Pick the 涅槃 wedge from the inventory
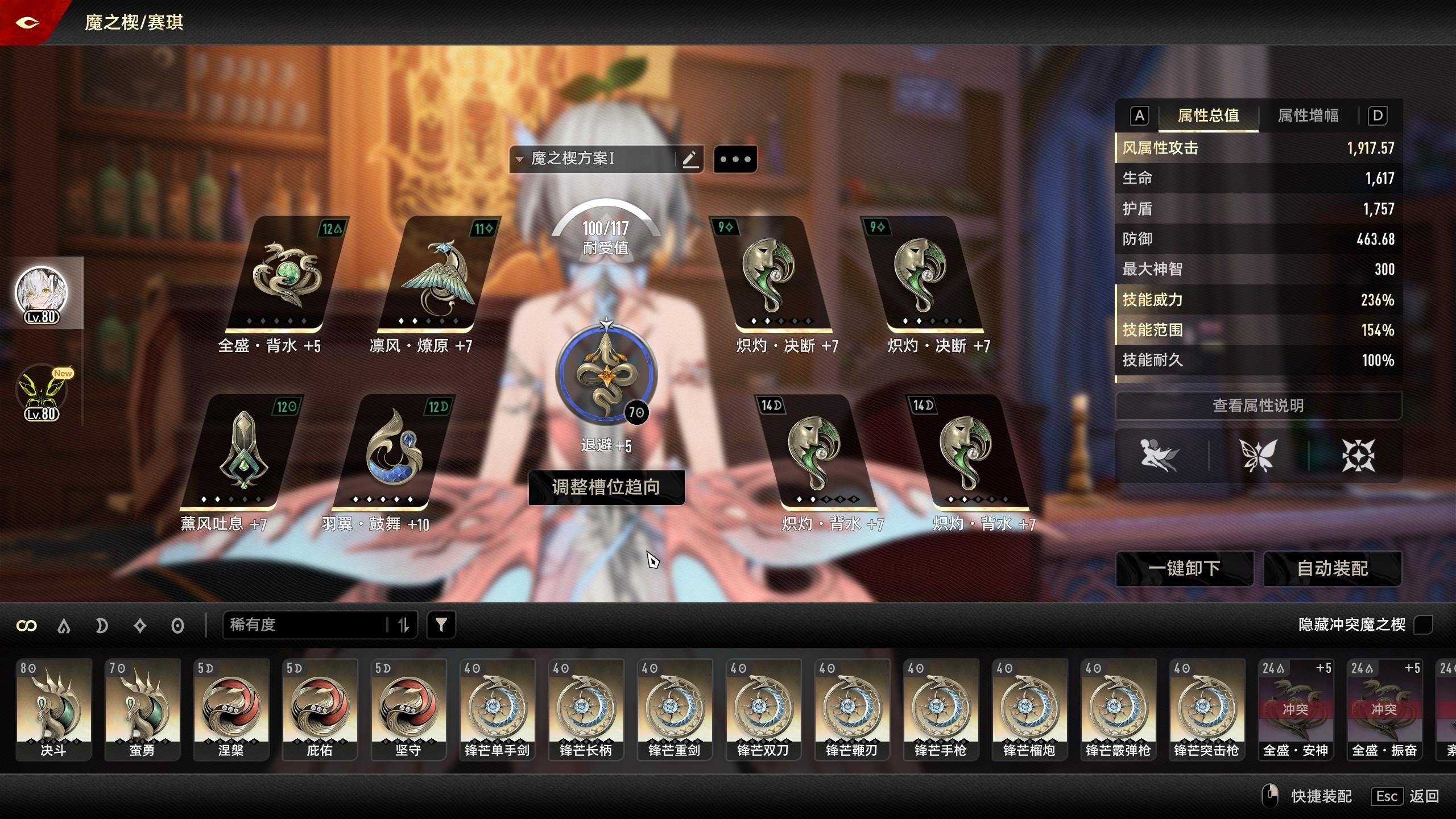The height and width of the screenshot is (819, 1456). tap(231, 709)
